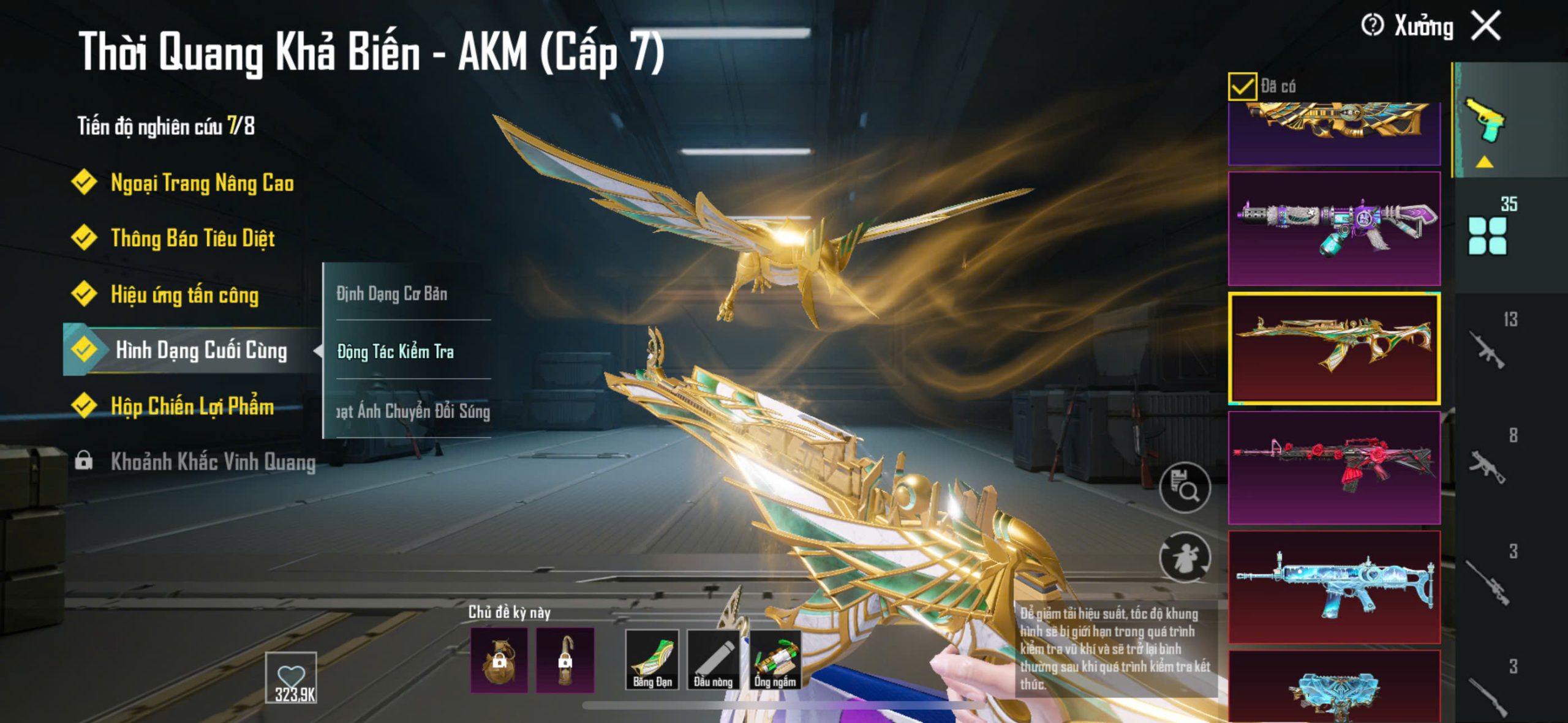Open the Xưởng help info
This screenshot has height=723, width=1568.
click(x=1371, y=26)
